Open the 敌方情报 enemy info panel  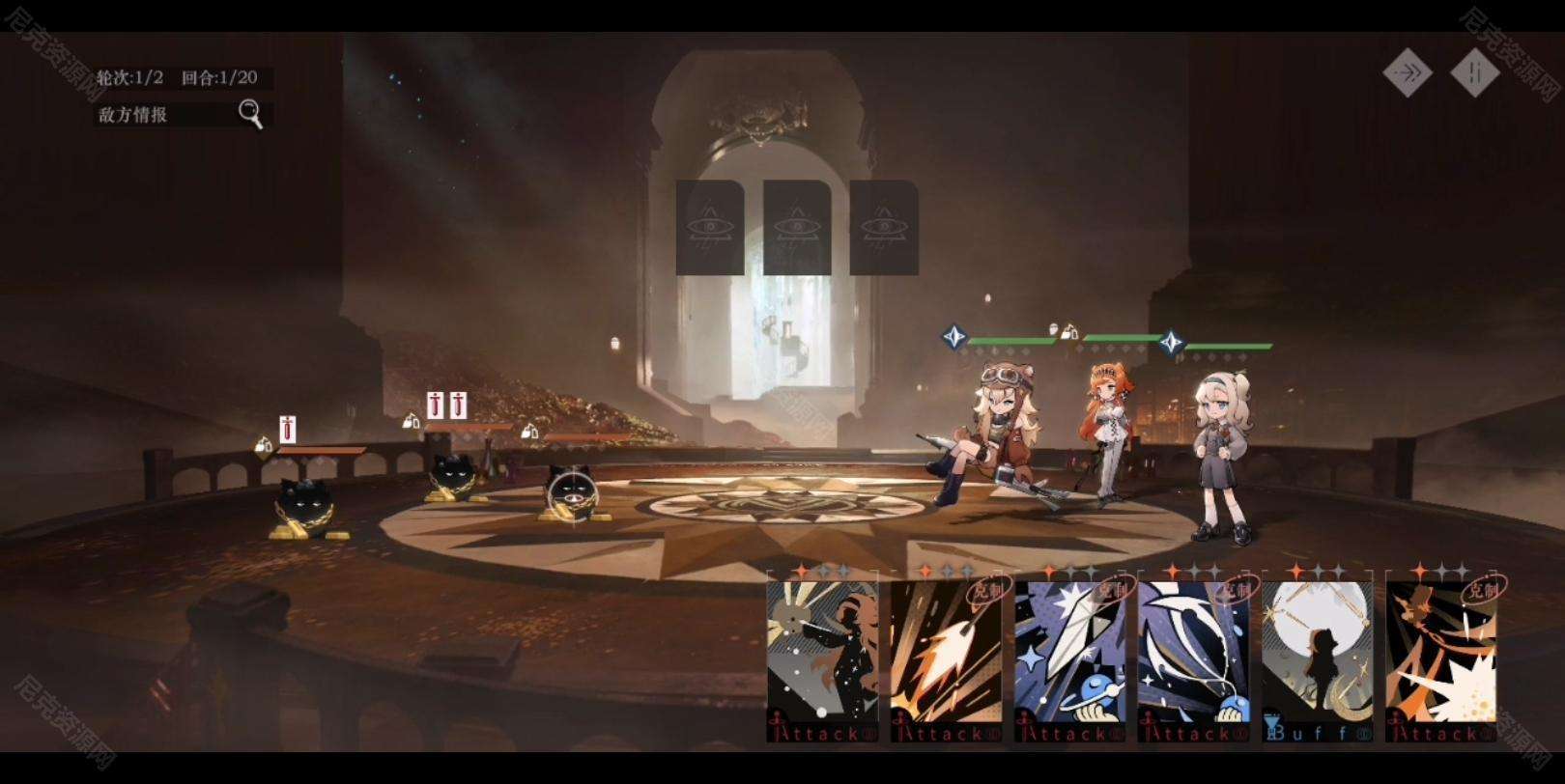181,115
